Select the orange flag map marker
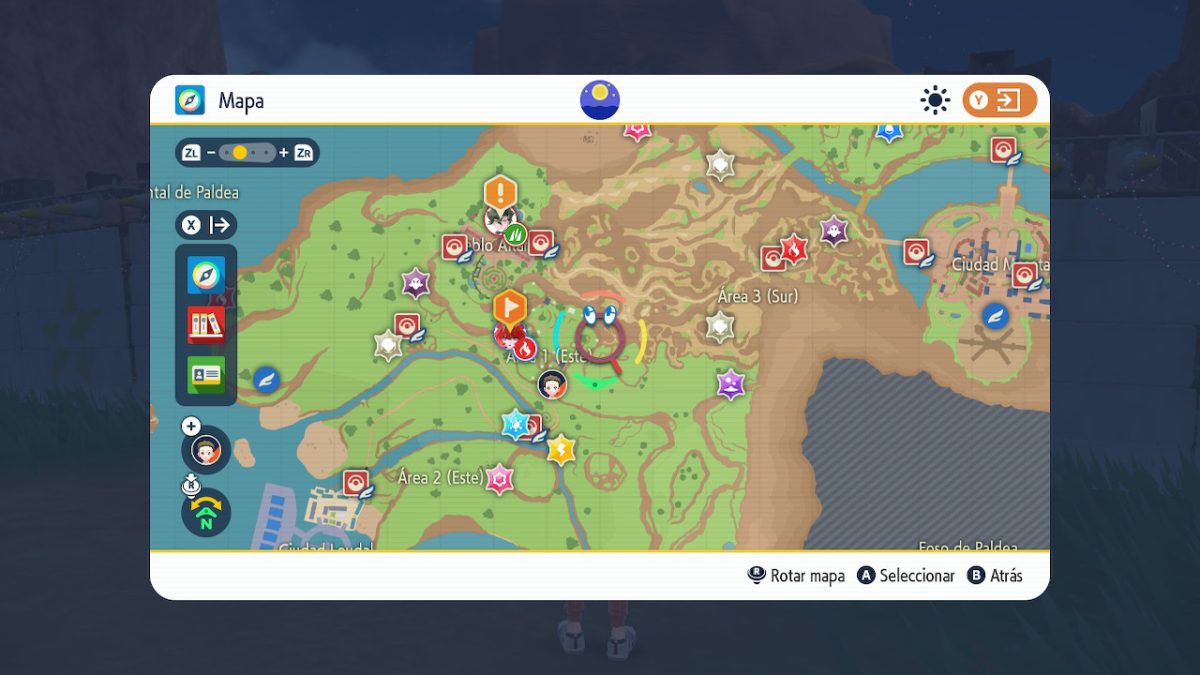Viewport: 1200px width, 675px height. (510, 305)
